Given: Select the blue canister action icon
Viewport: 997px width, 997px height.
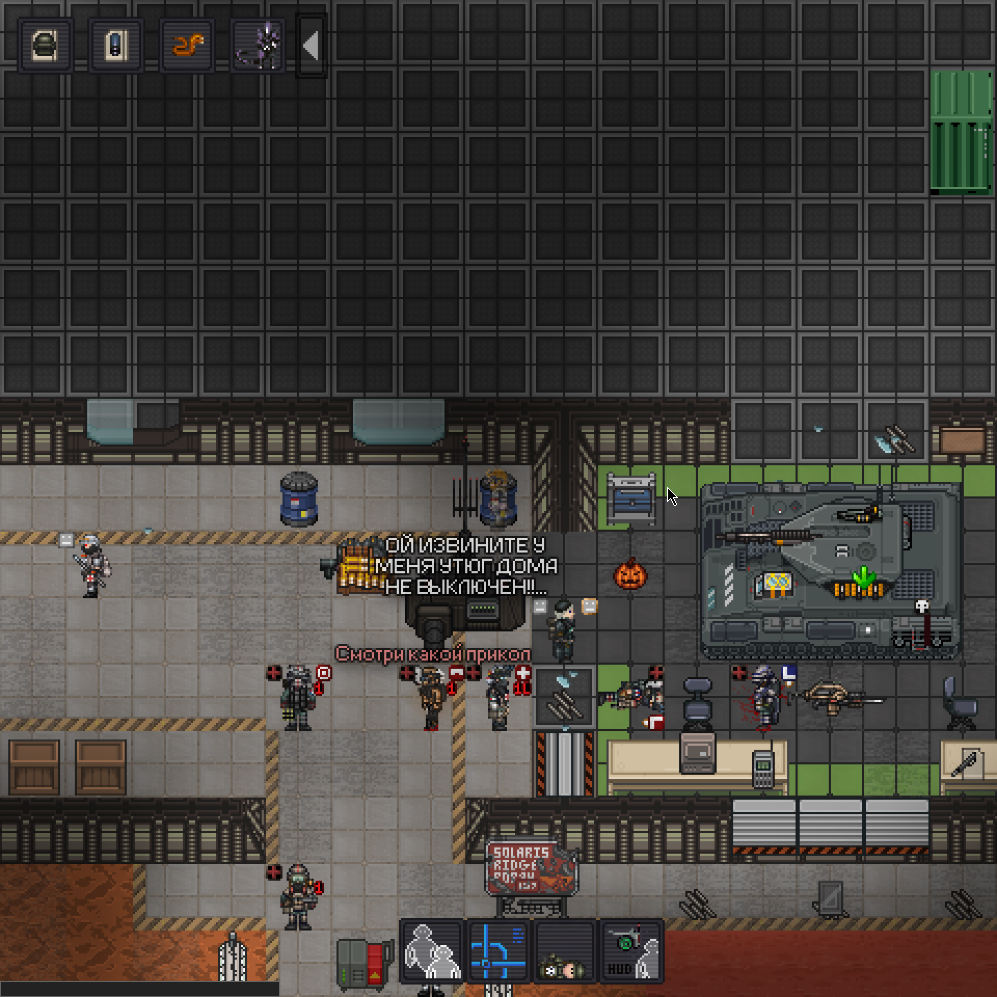Looking at the screenshot, I should tap(116, 45).
